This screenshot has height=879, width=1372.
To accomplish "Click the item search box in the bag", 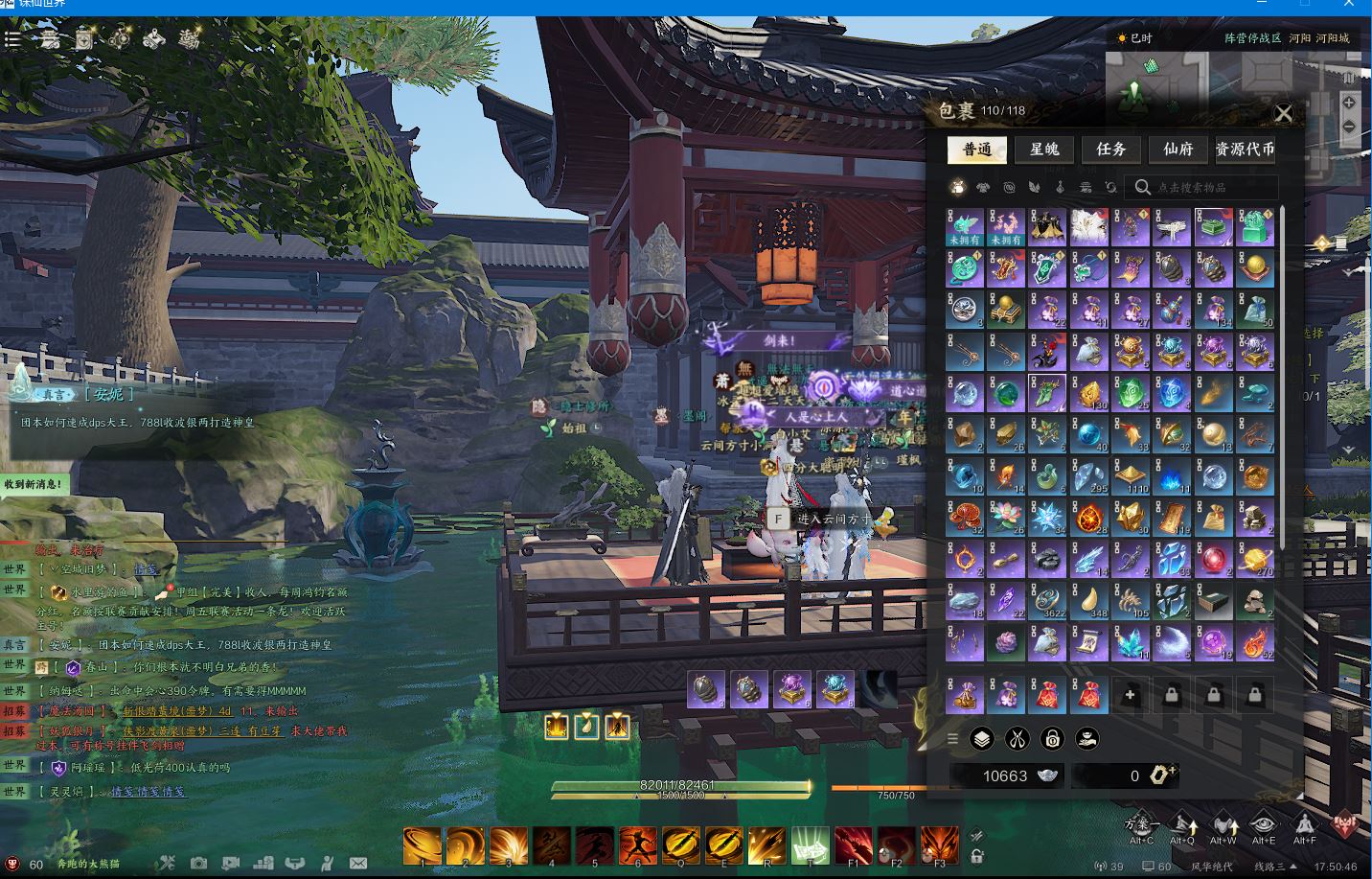I will 1207,188.
